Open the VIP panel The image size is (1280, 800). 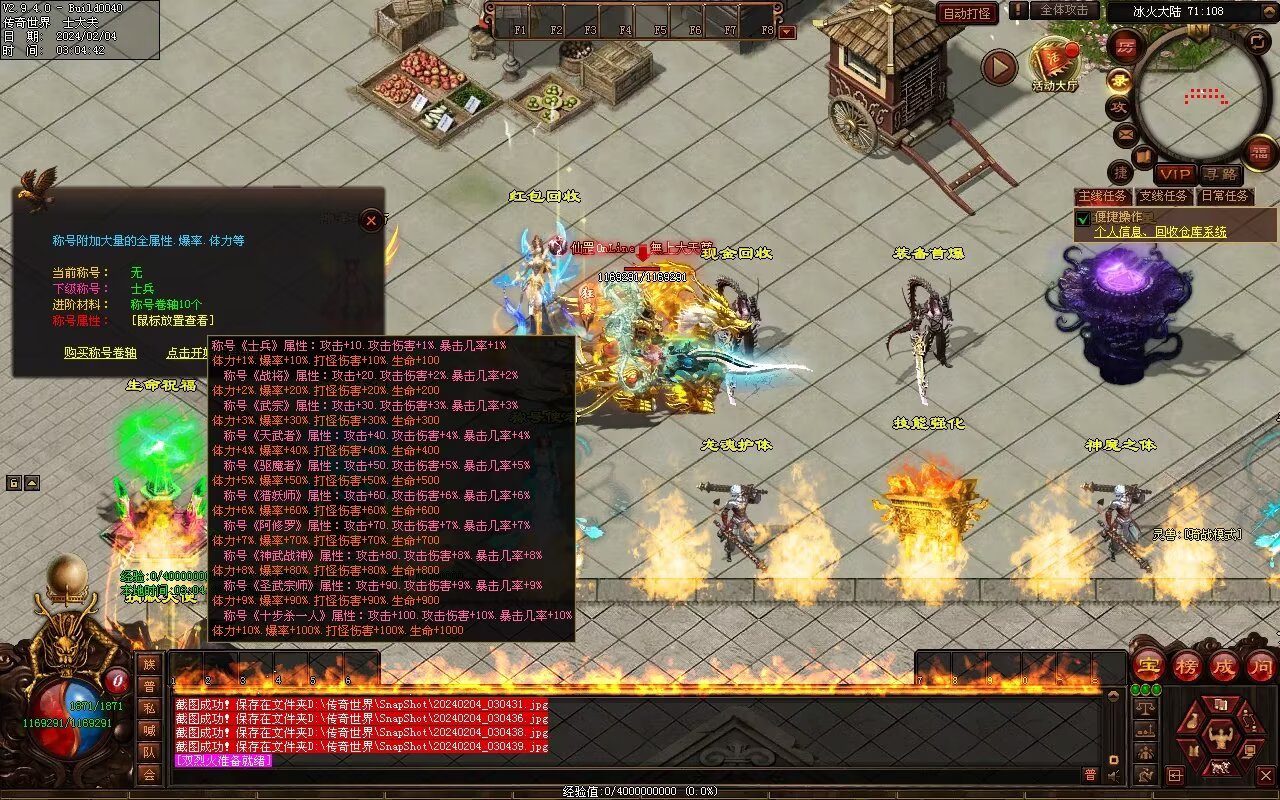tap(1175, 174)
